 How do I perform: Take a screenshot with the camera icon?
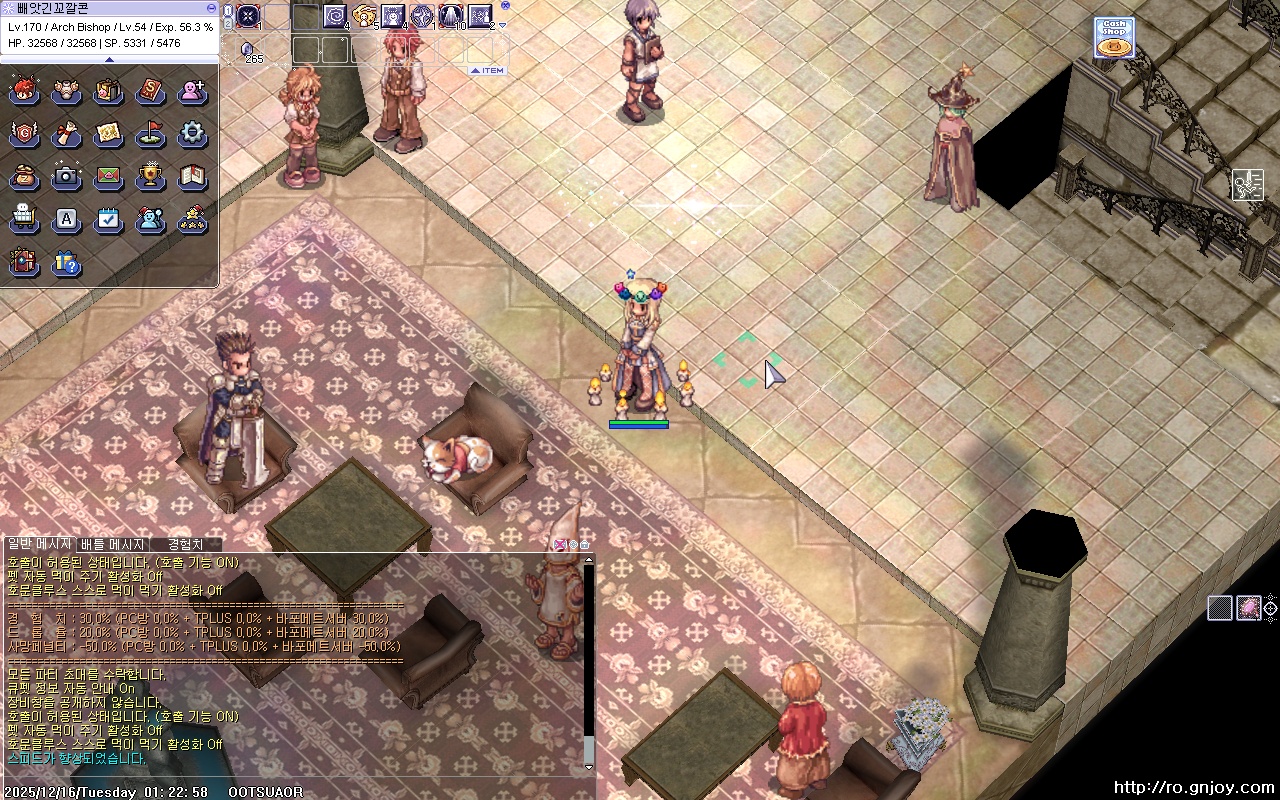pos(66,177)
